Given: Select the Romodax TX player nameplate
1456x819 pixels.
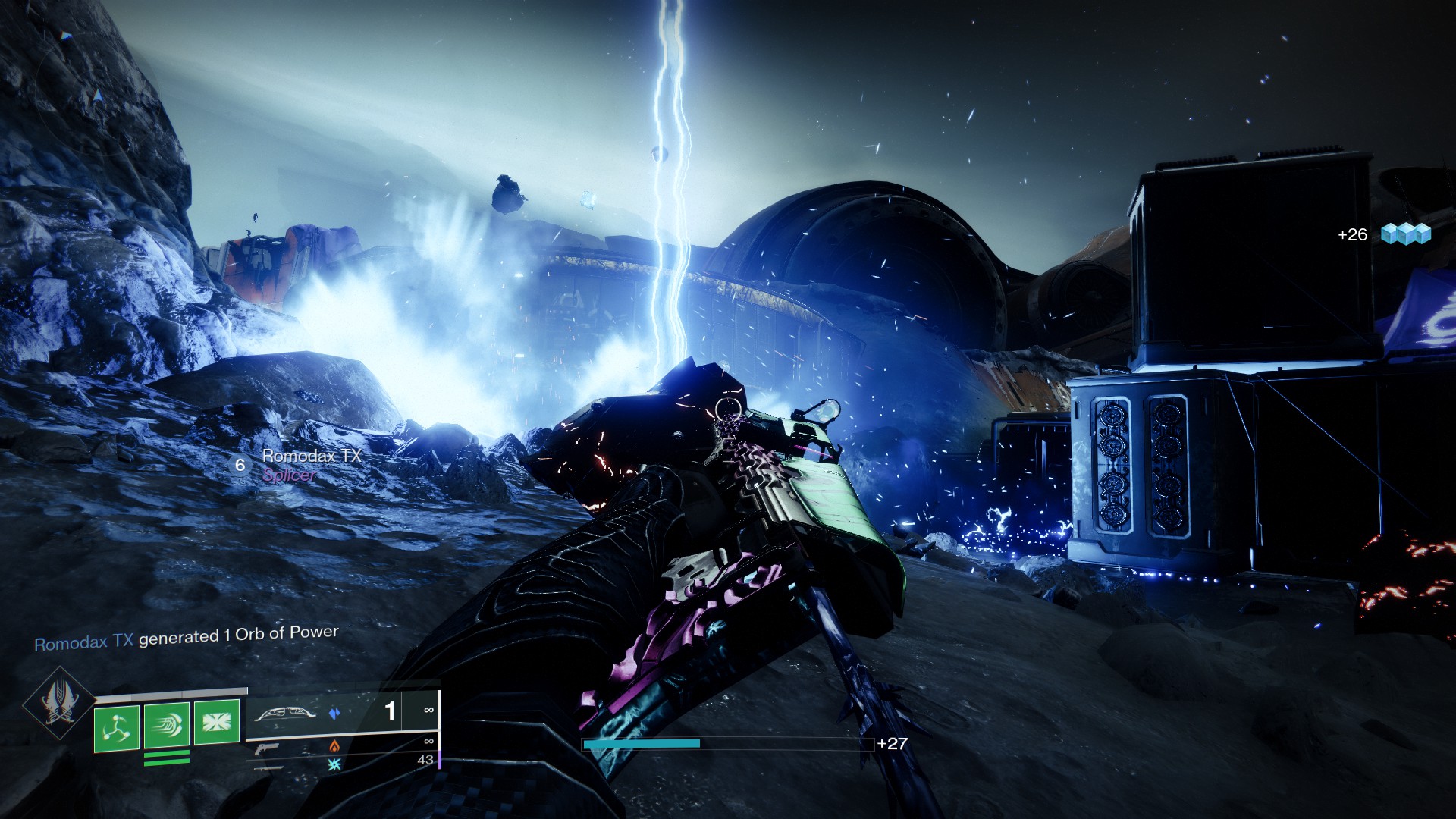Looking at the screenshot, I should pos(311,457).
